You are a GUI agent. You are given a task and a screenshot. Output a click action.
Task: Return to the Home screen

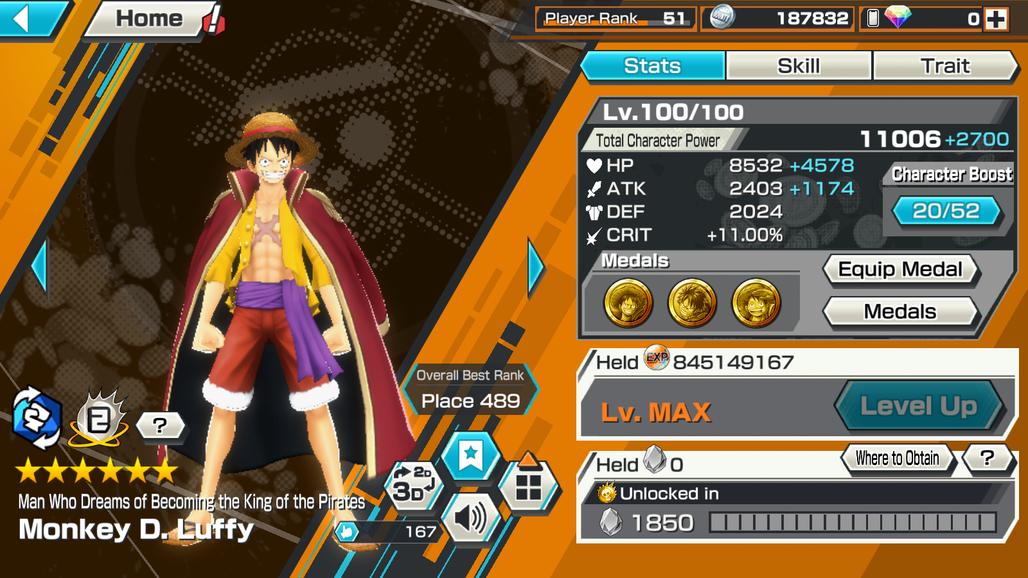click(x=150, y=19)
